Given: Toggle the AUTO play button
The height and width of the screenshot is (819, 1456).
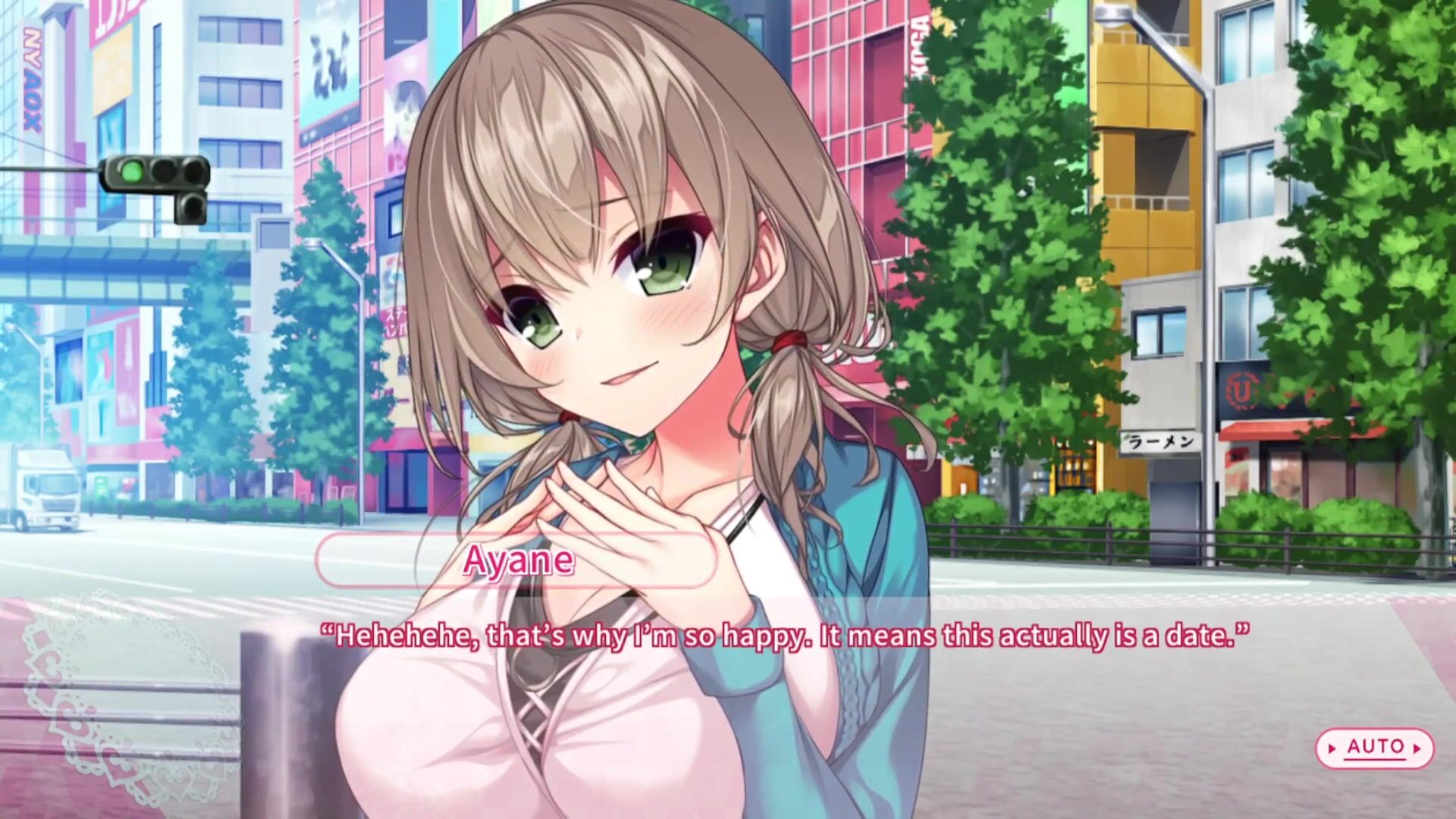Looking at the screenshot, I should click(1374, 748).
